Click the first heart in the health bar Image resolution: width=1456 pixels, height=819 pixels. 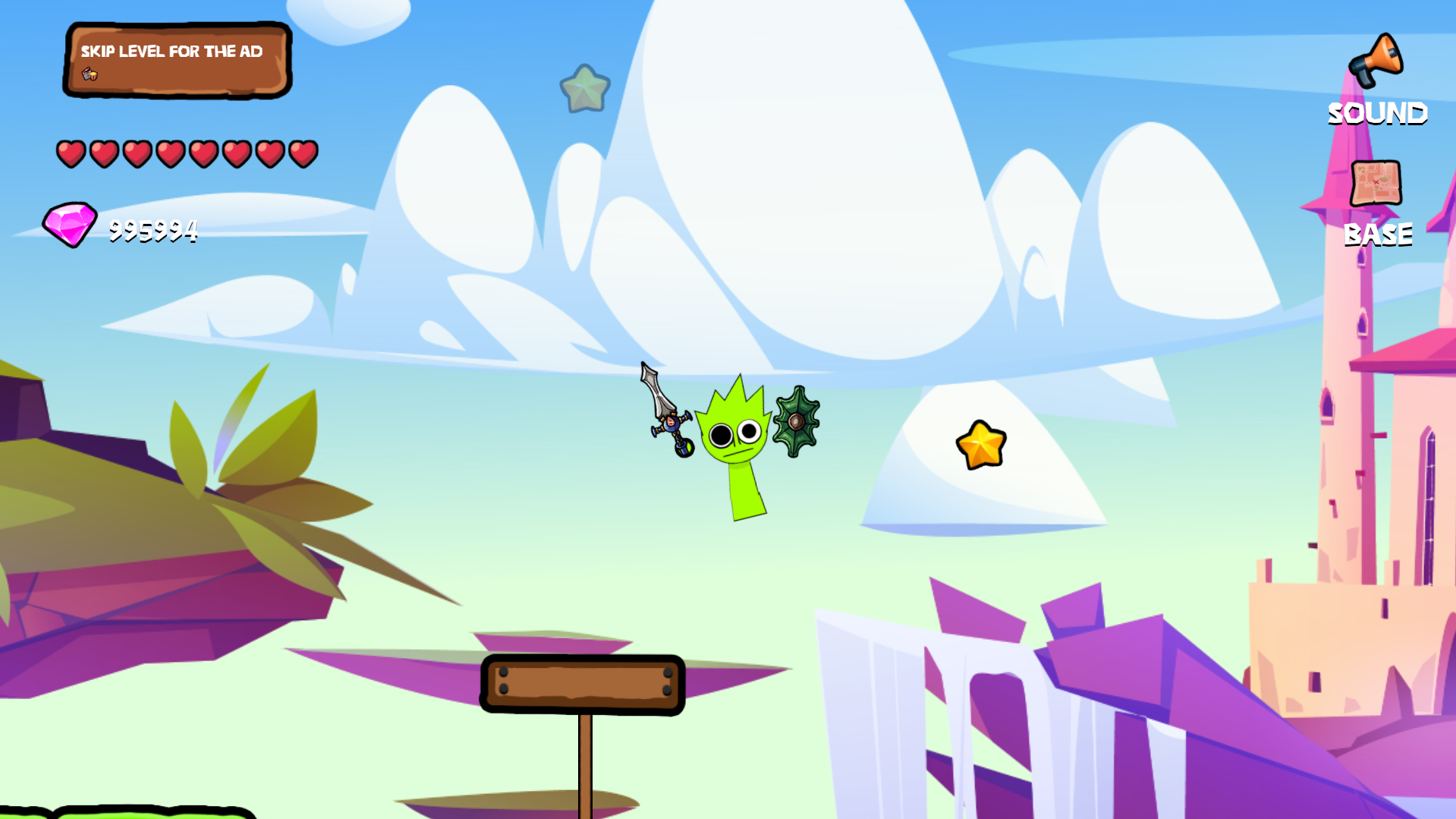[x=71, y=154]
